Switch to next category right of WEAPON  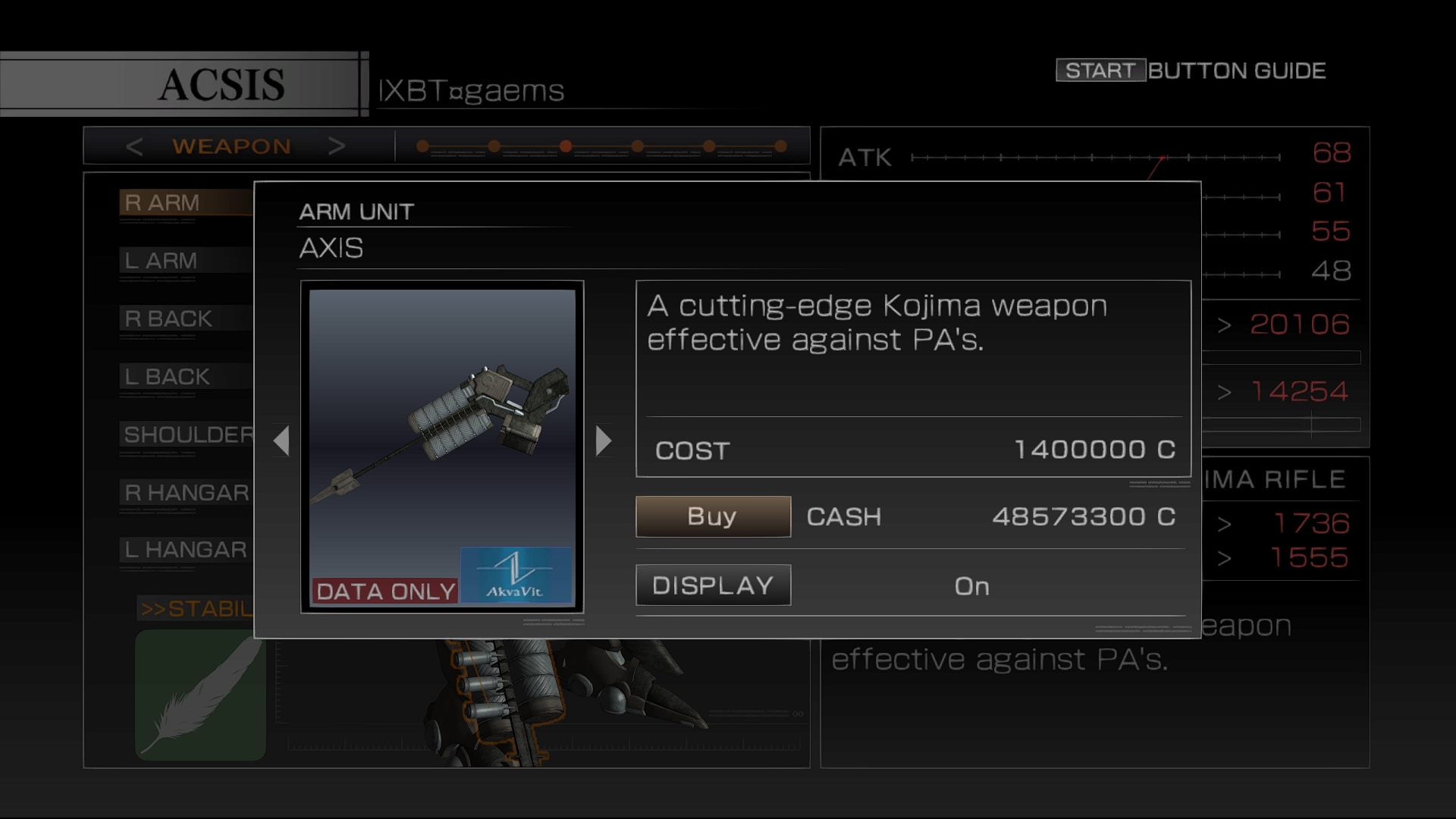point(337,146)
